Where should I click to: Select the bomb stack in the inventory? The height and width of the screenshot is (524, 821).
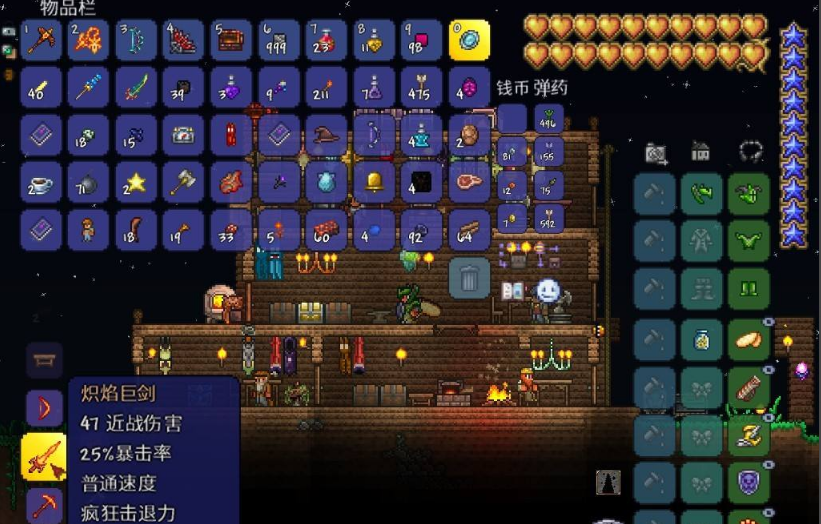coord(89,182)
